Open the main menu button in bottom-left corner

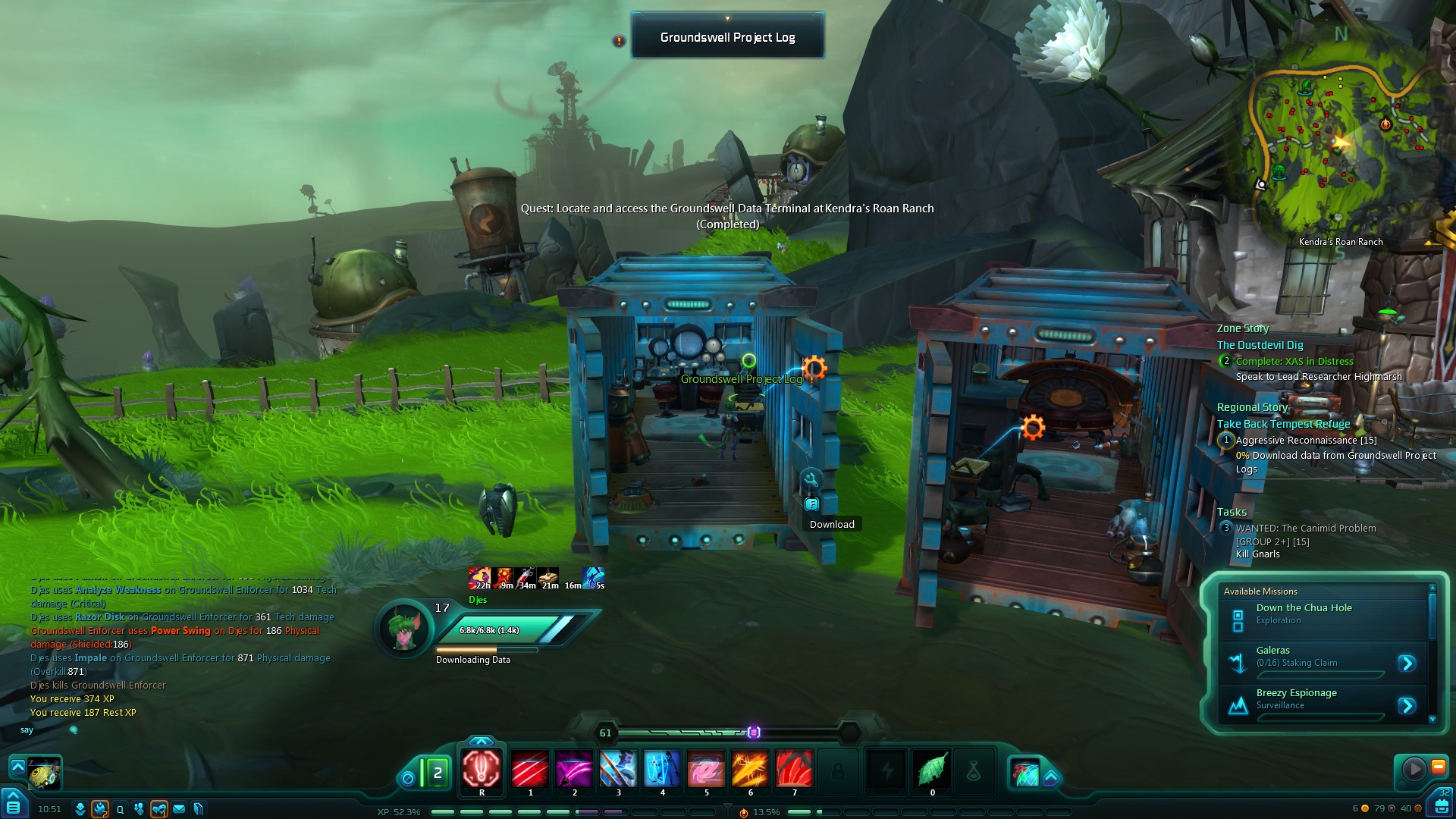(13, 807)
